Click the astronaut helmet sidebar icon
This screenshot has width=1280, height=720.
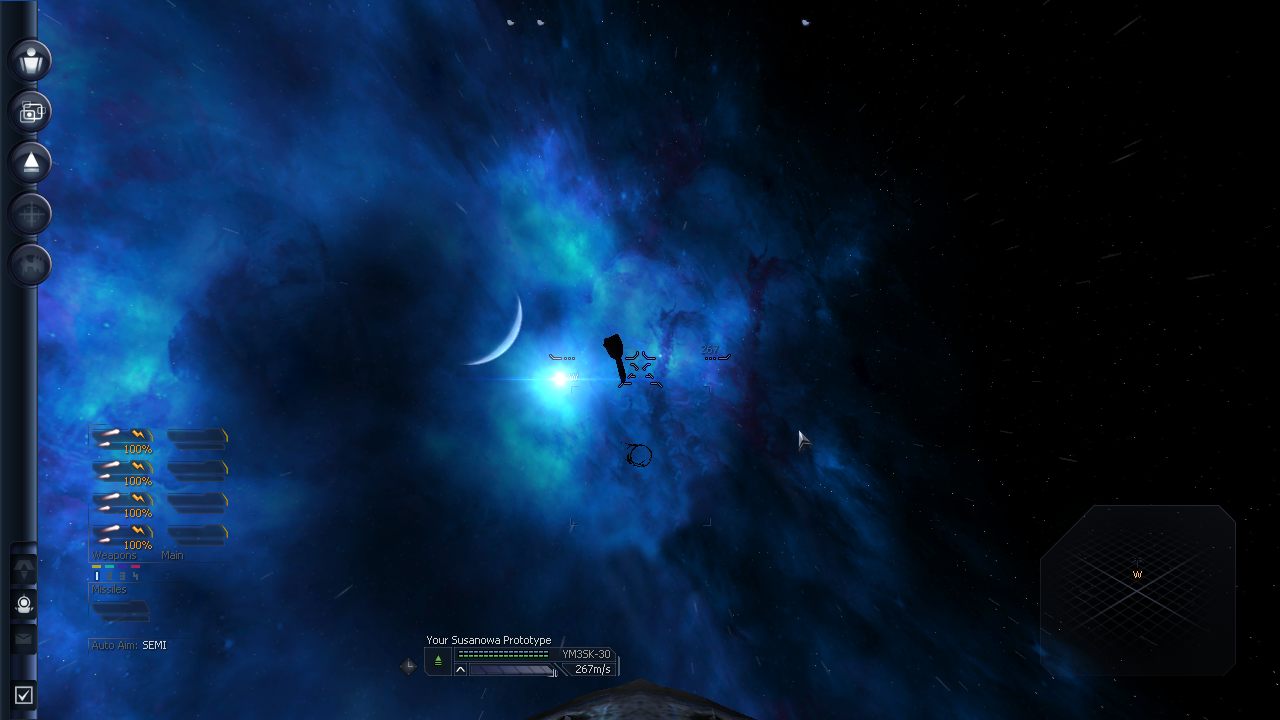point(24,604)
